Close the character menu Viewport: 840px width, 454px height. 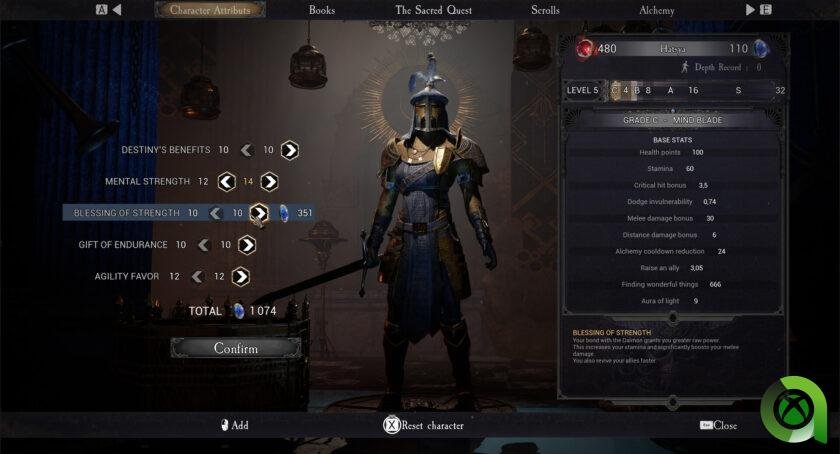click(x=718, y=425)
